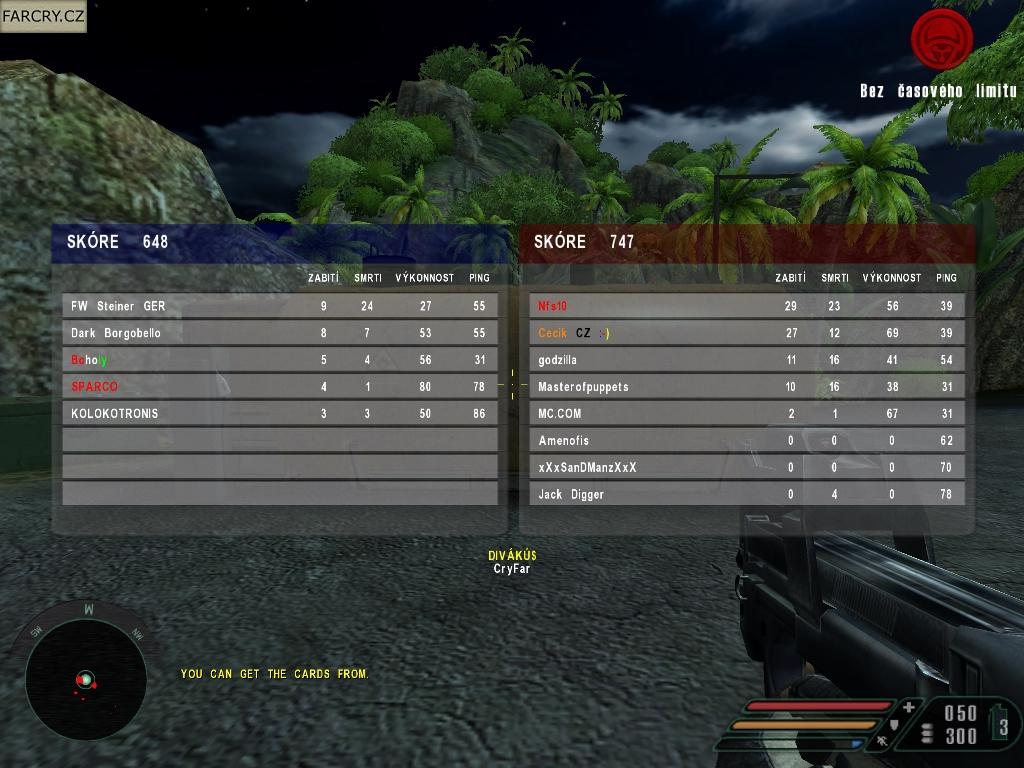Viewport: 1024px width, 768px height.
Task: Select the FW Steiner GER player row
Action: pyautogui.click(x=279, y=306)
